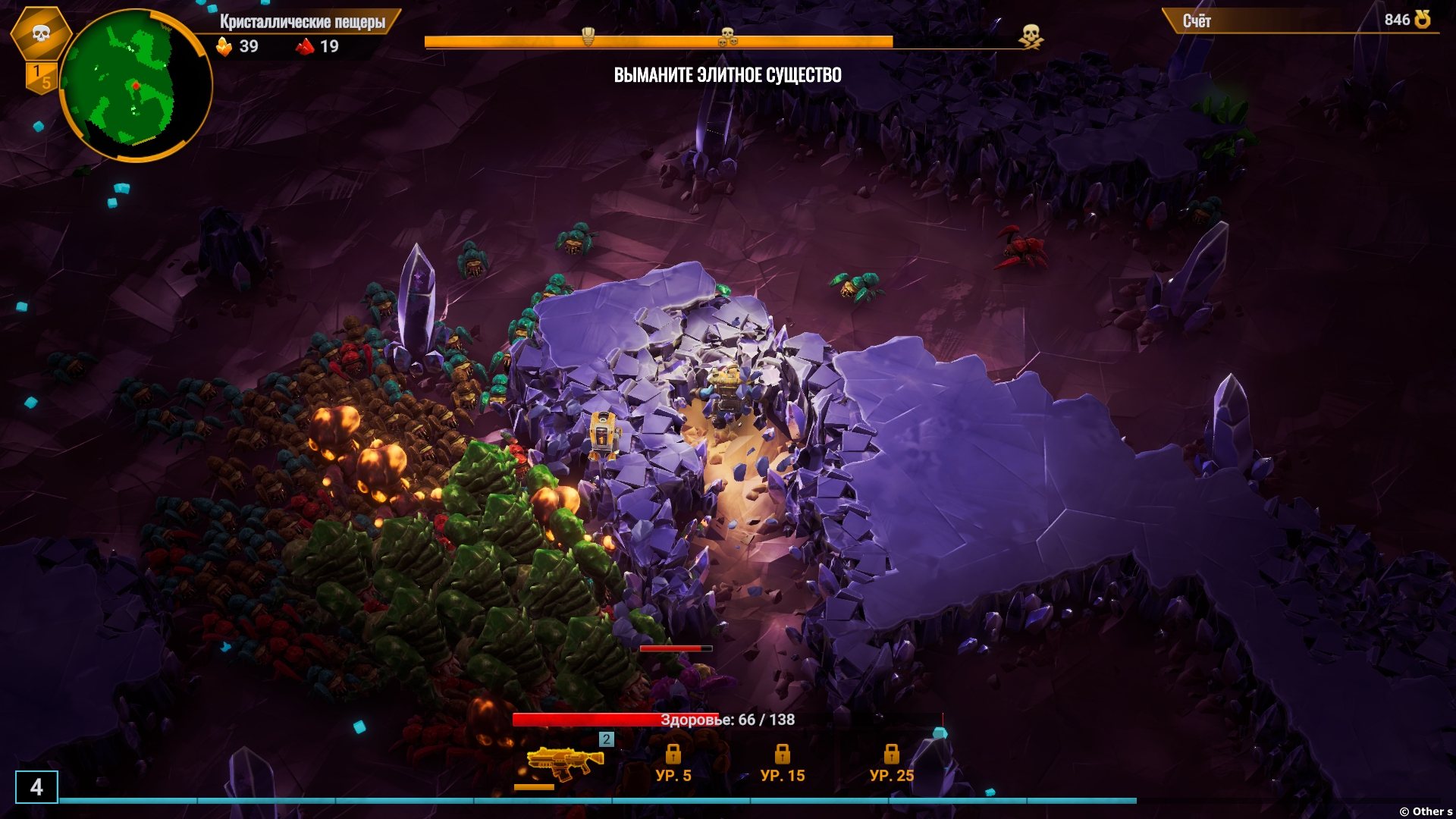The image size is (1456, 819).
Task: Click the skull hexagon badge beside minimap
Action: point(41,33)
